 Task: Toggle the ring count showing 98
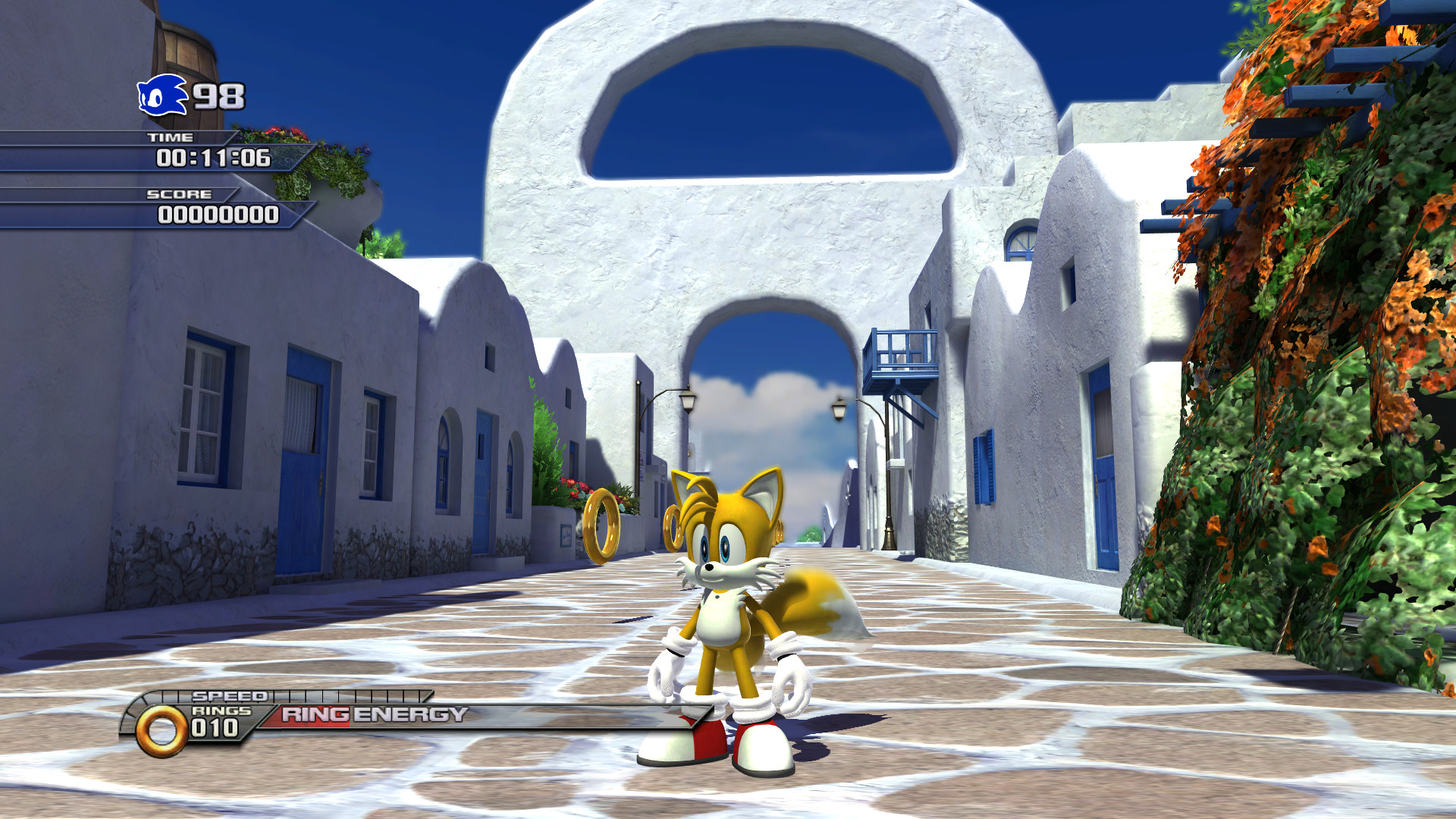pyautogui.click(x=217, y=96)
